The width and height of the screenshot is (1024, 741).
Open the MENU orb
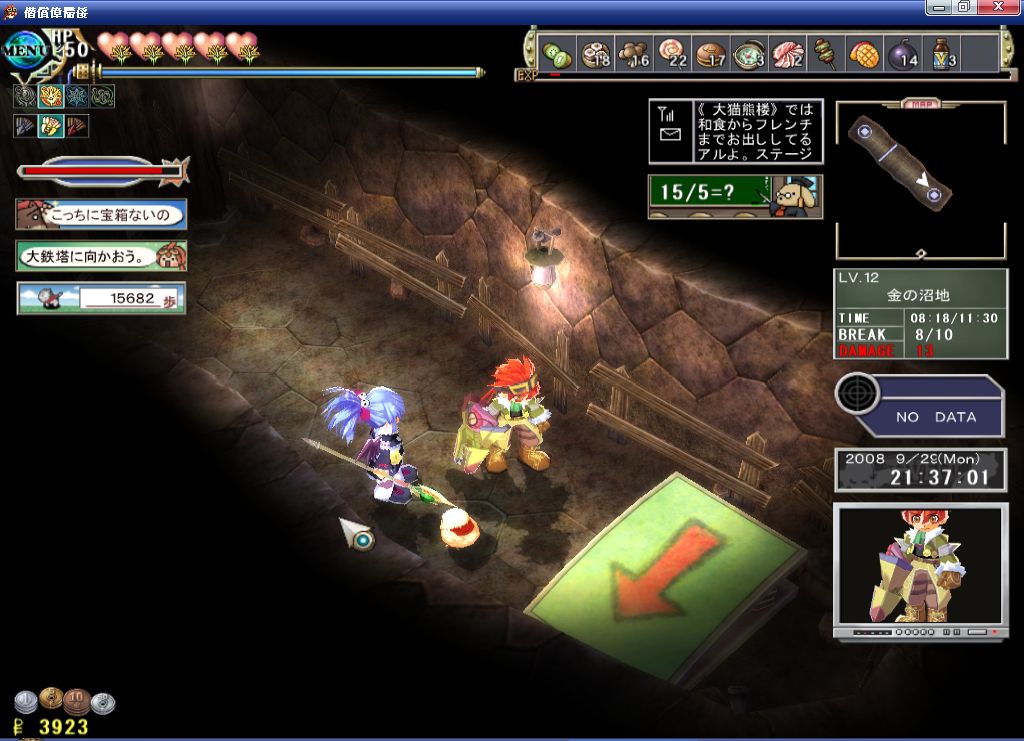(x=28, y=49)
